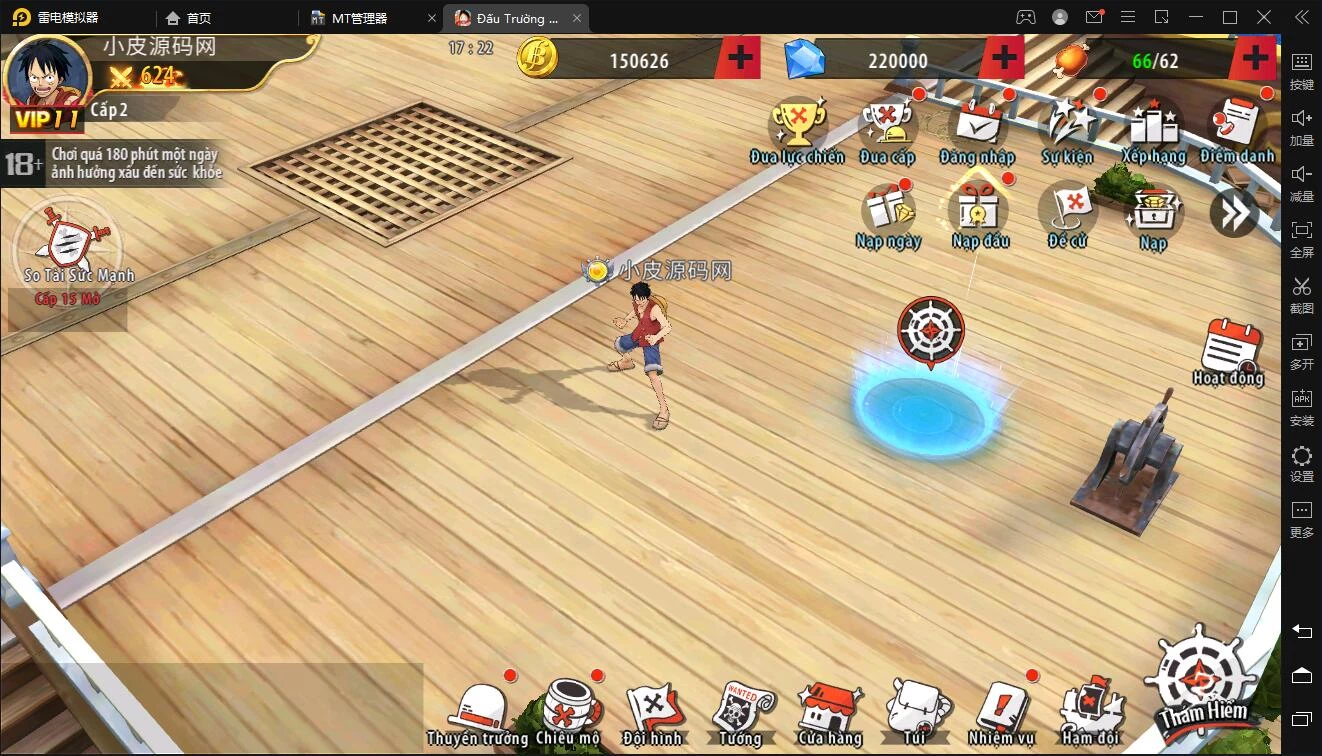Image resolution: width=1322 pixels, height=756 pixels.
Task: Add gold coins with the plus button
Action: (x=740, y=59)
